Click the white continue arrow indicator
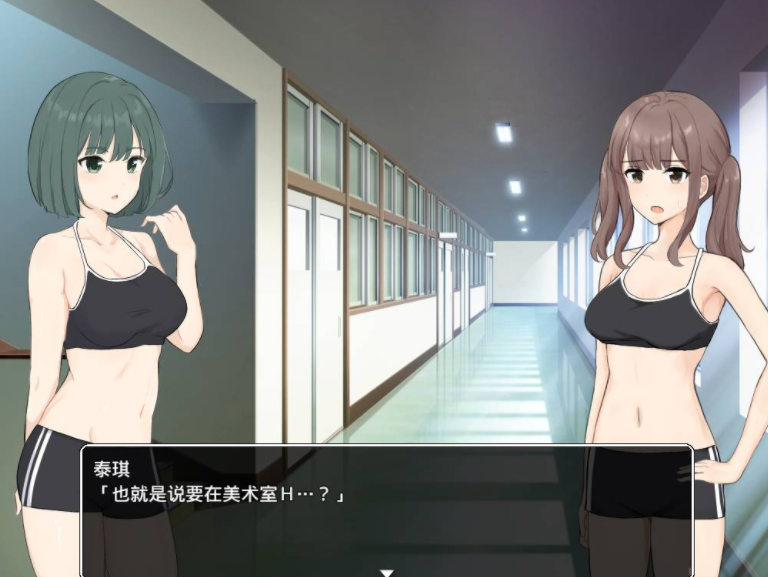Image resolution: width=768 pixels, height=577 pixels. [x=386, y=572]
